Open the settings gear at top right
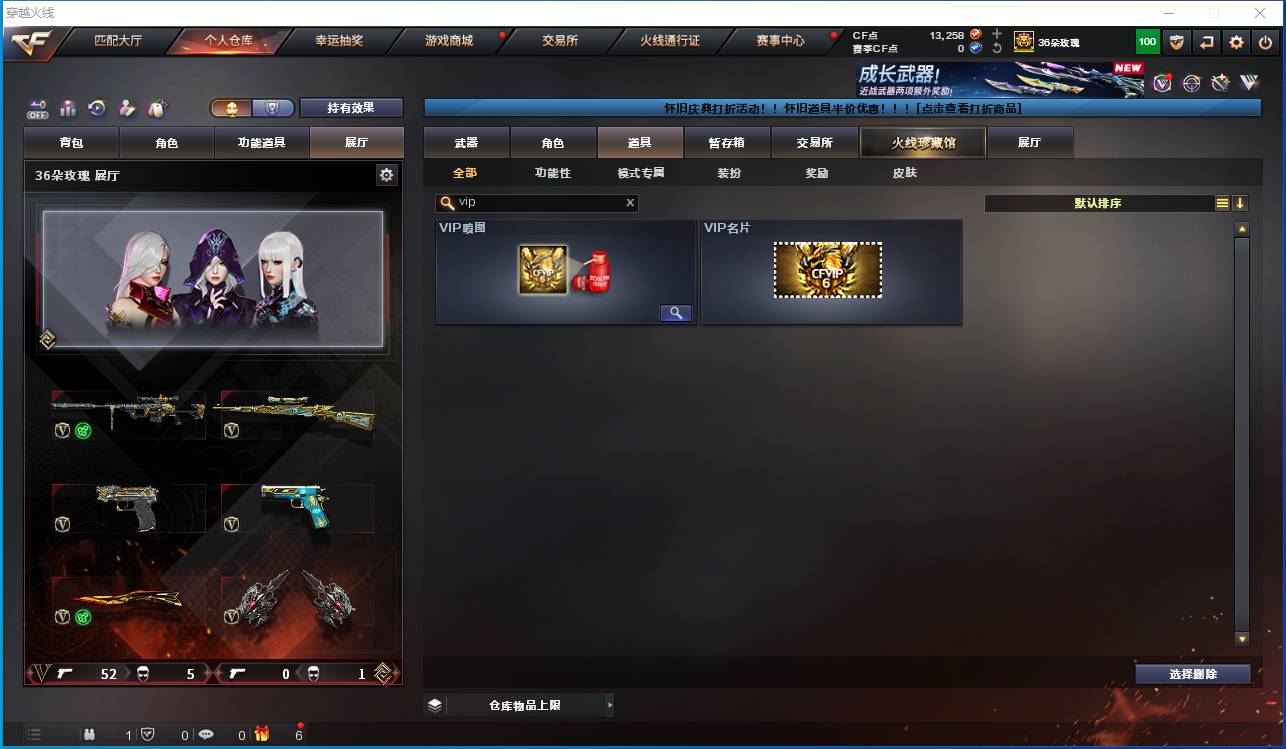Viewport: 1286px width, 749px height. [1236, 42]
